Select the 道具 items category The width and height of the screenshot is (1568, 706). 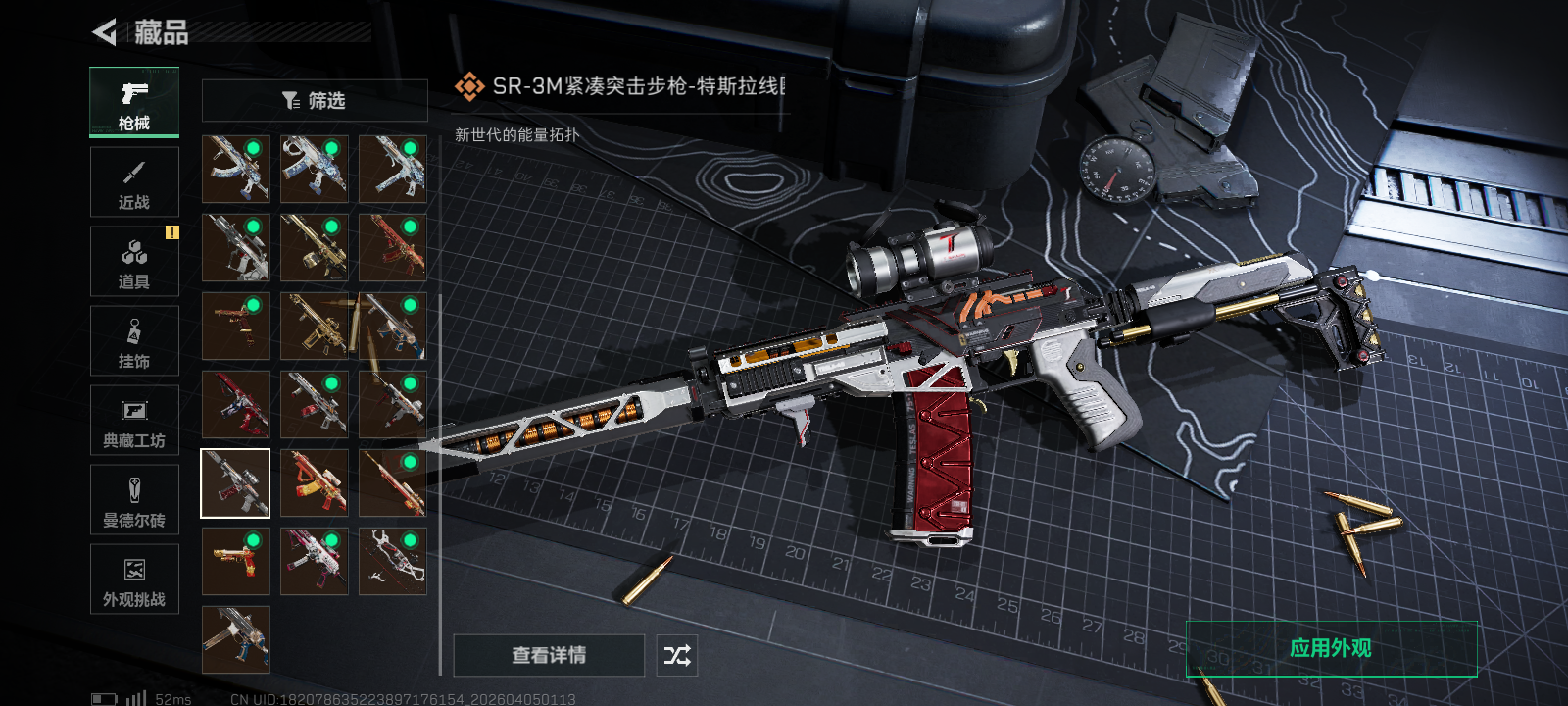134,262
